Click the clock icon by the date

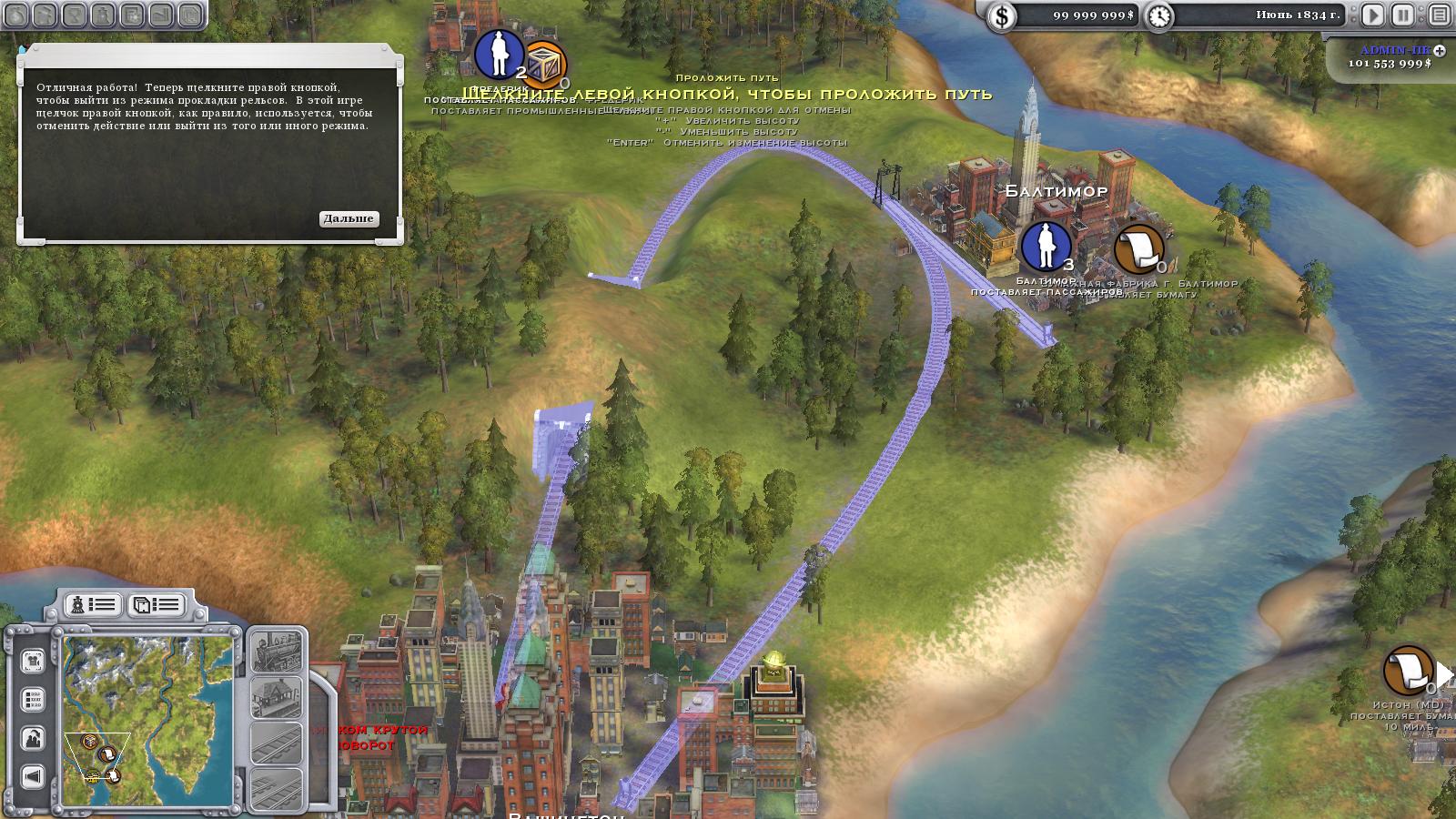[1159, 15]
